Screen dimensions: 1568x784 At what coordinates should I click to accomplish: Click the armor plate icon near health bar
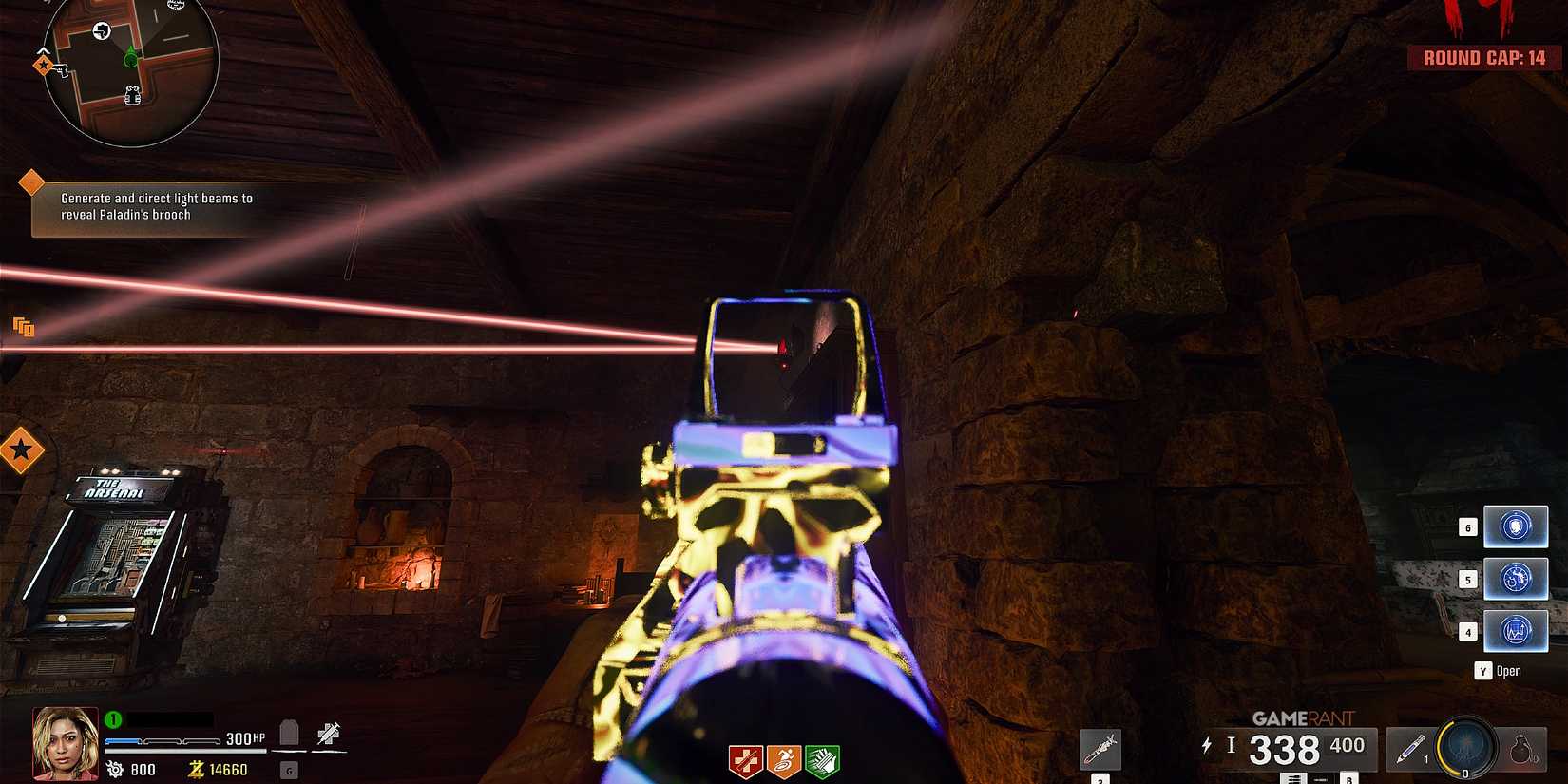288,732
